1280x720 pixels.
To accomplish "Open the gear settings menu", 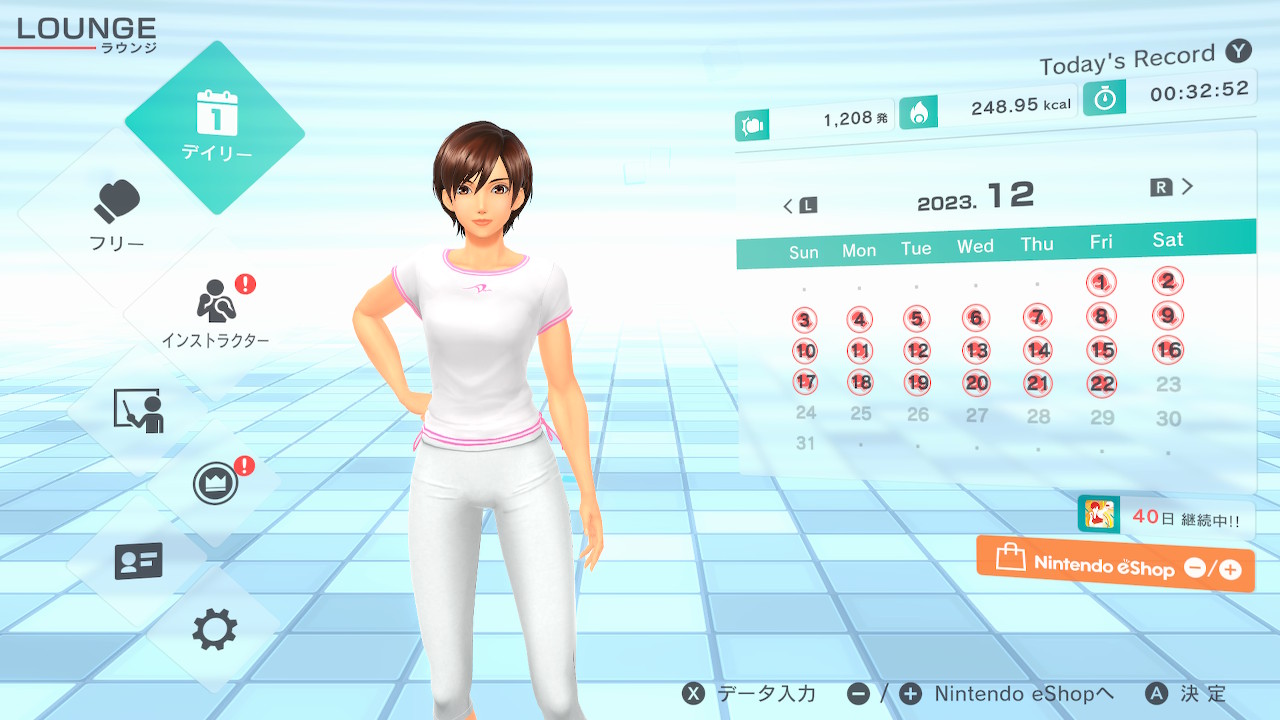I will click(215, 630).
